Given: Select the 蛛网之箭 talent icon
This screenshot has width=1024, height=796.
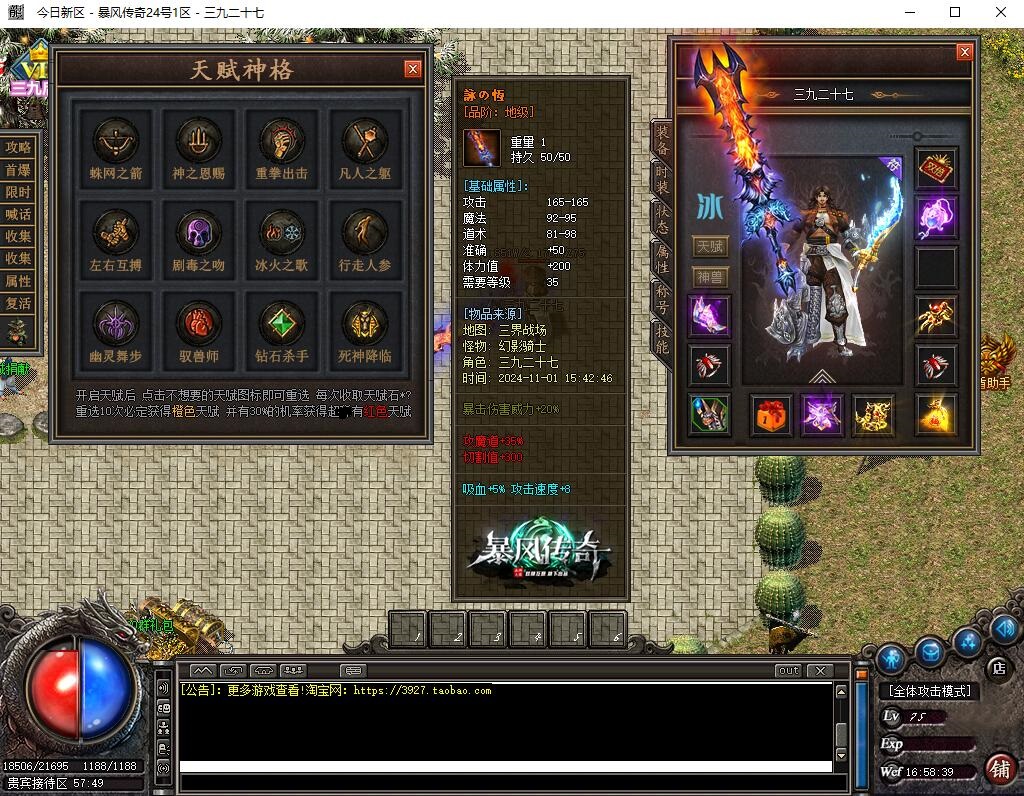Looking at the screenshot, I should pyautogui.click(x=116, y=141).
